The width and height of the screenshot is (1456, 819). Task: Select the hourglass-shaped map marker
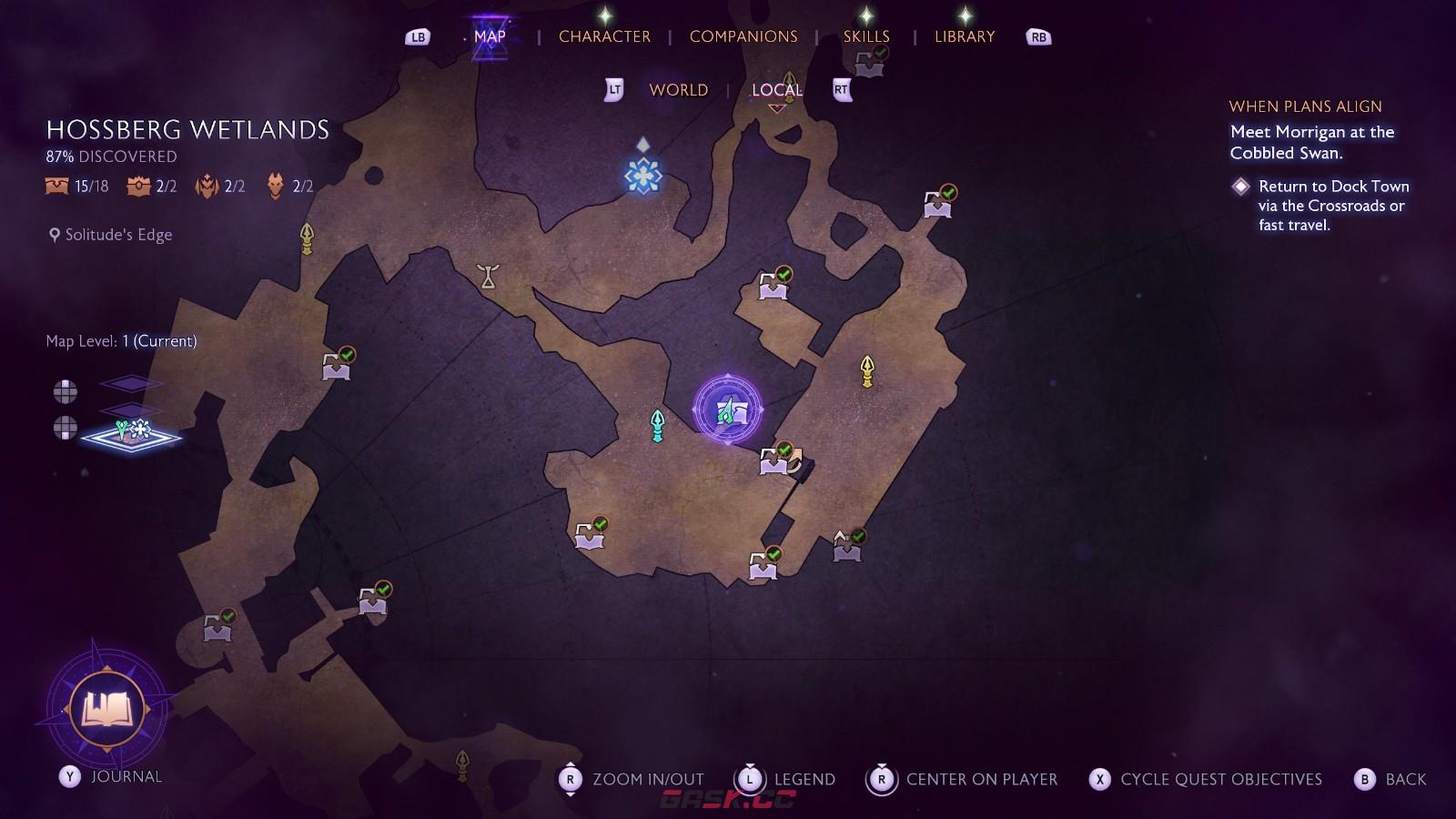tap(489, 276)
